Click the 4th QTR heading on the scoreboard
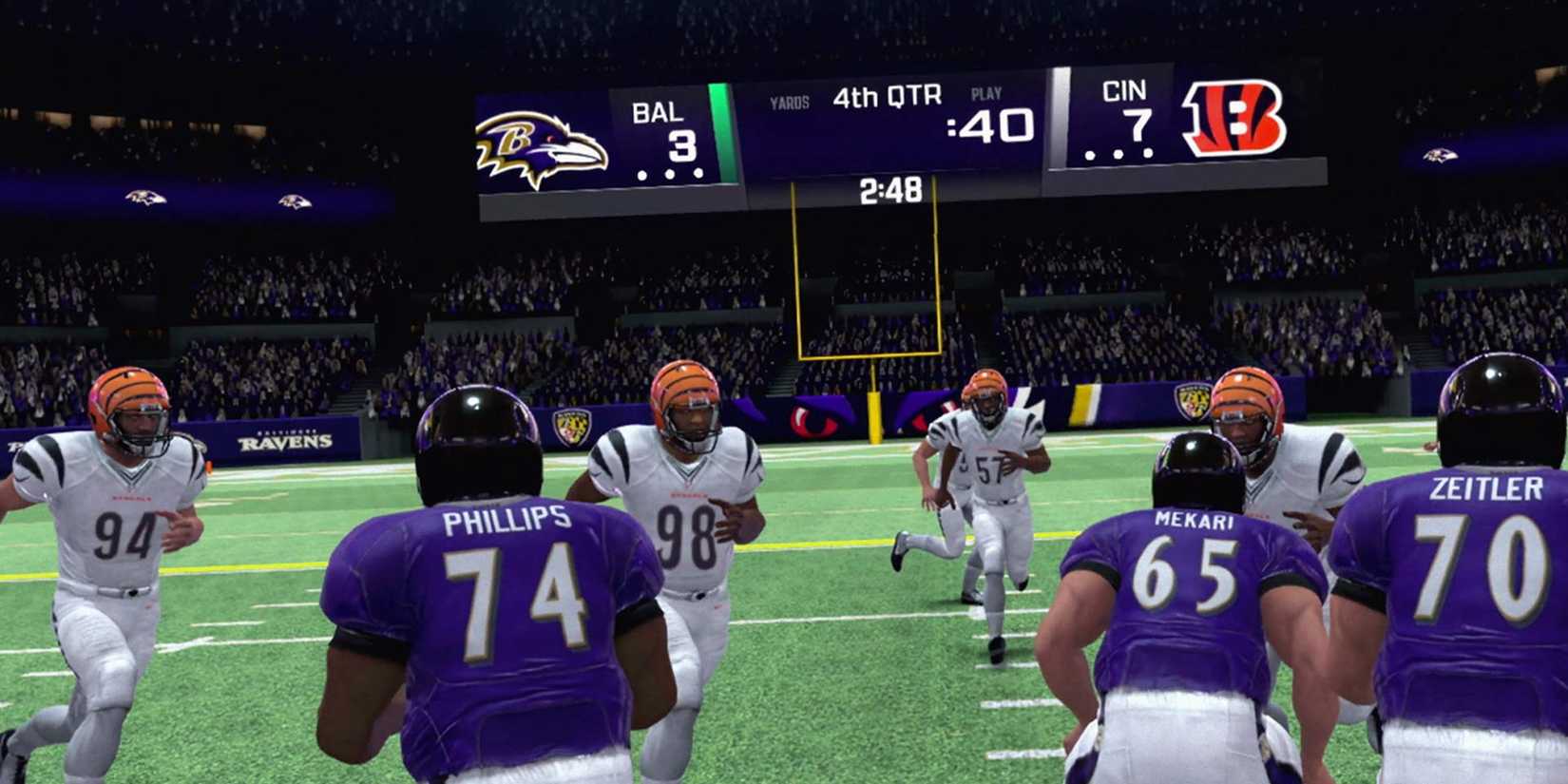 pos(886,95)
